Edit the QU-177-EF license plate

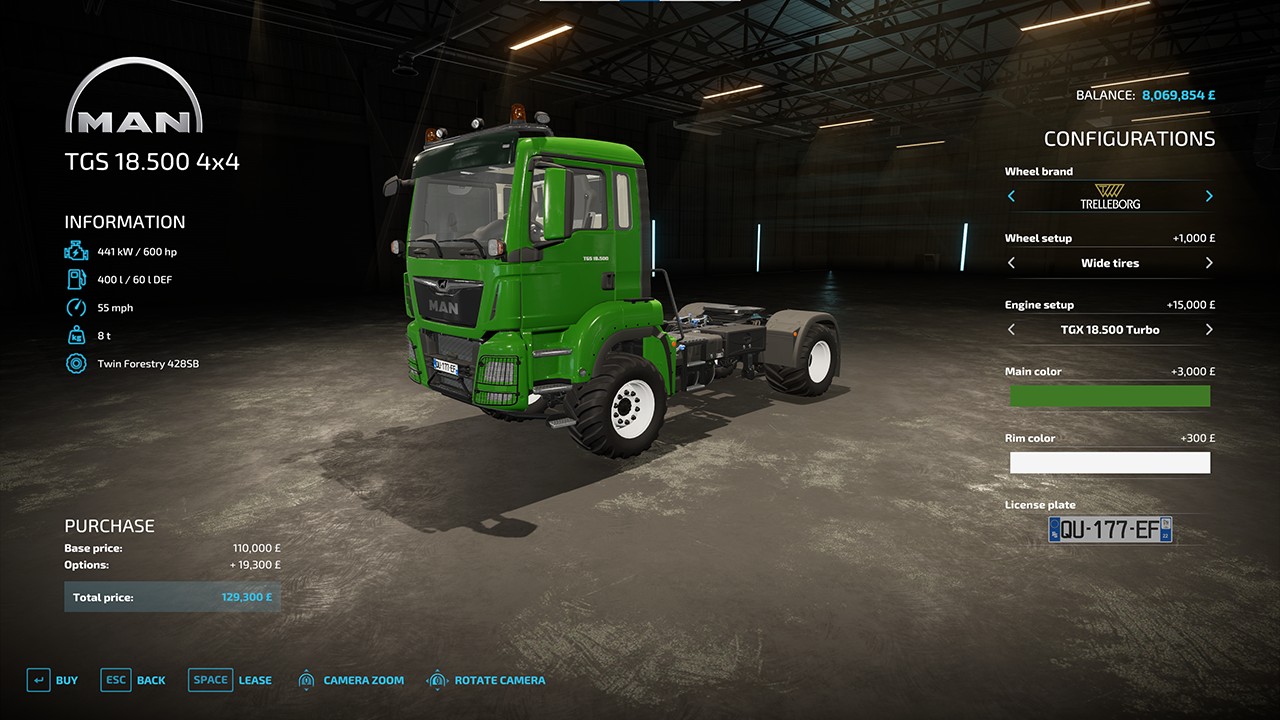pyautogui.click(x=1109, y=530)
